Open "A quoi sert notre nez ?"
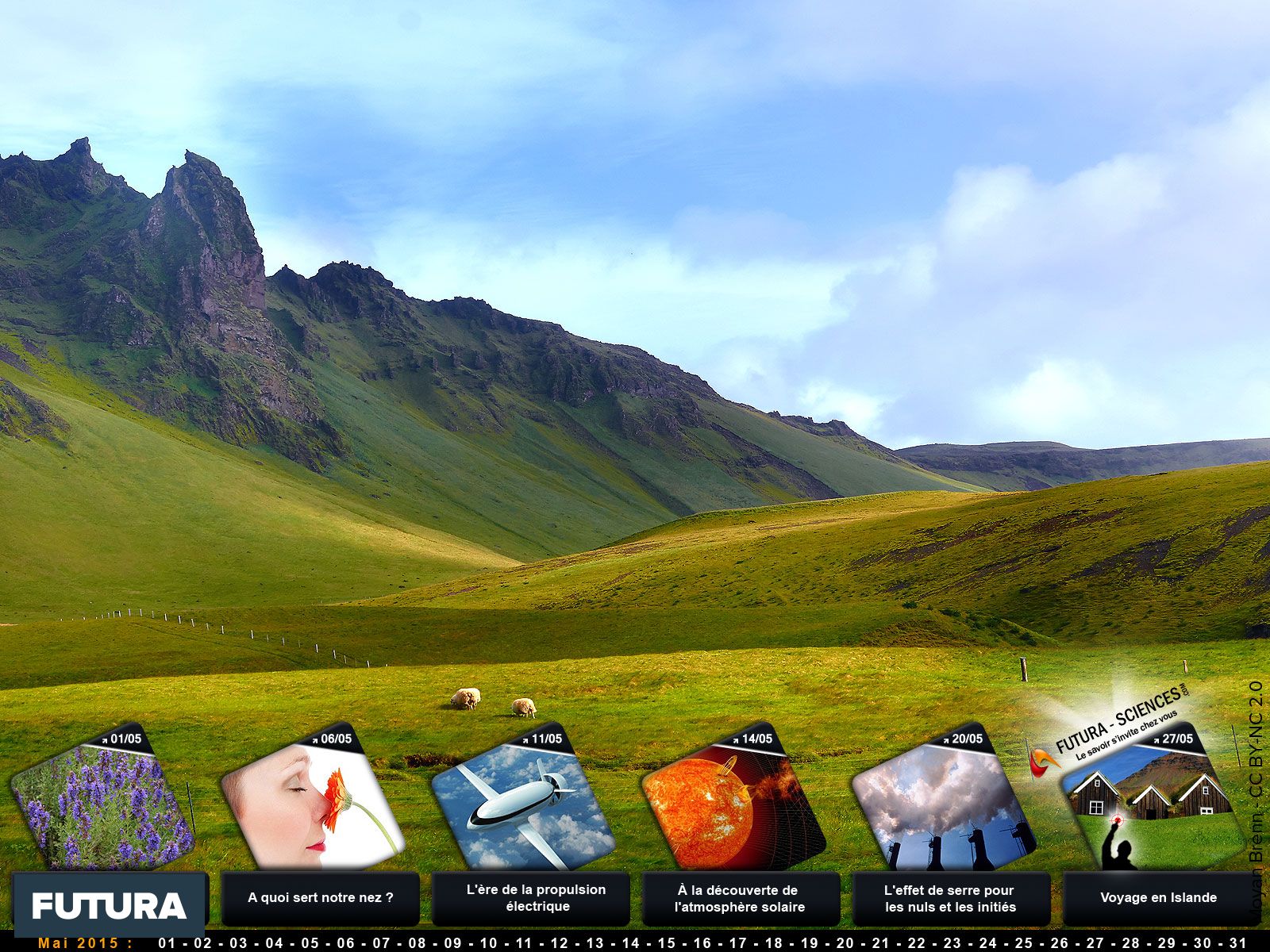 pos(321,898)
